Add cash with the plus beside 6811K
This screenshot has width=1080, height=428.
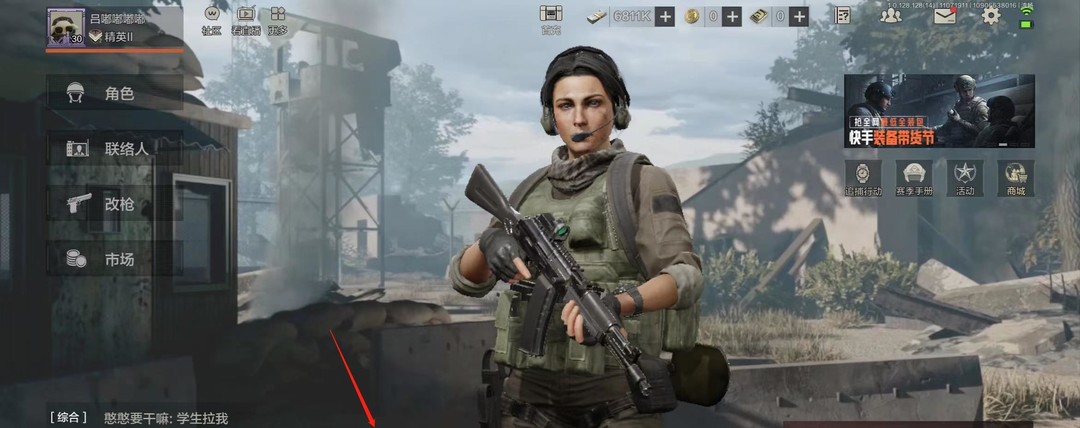coord(665,16)
